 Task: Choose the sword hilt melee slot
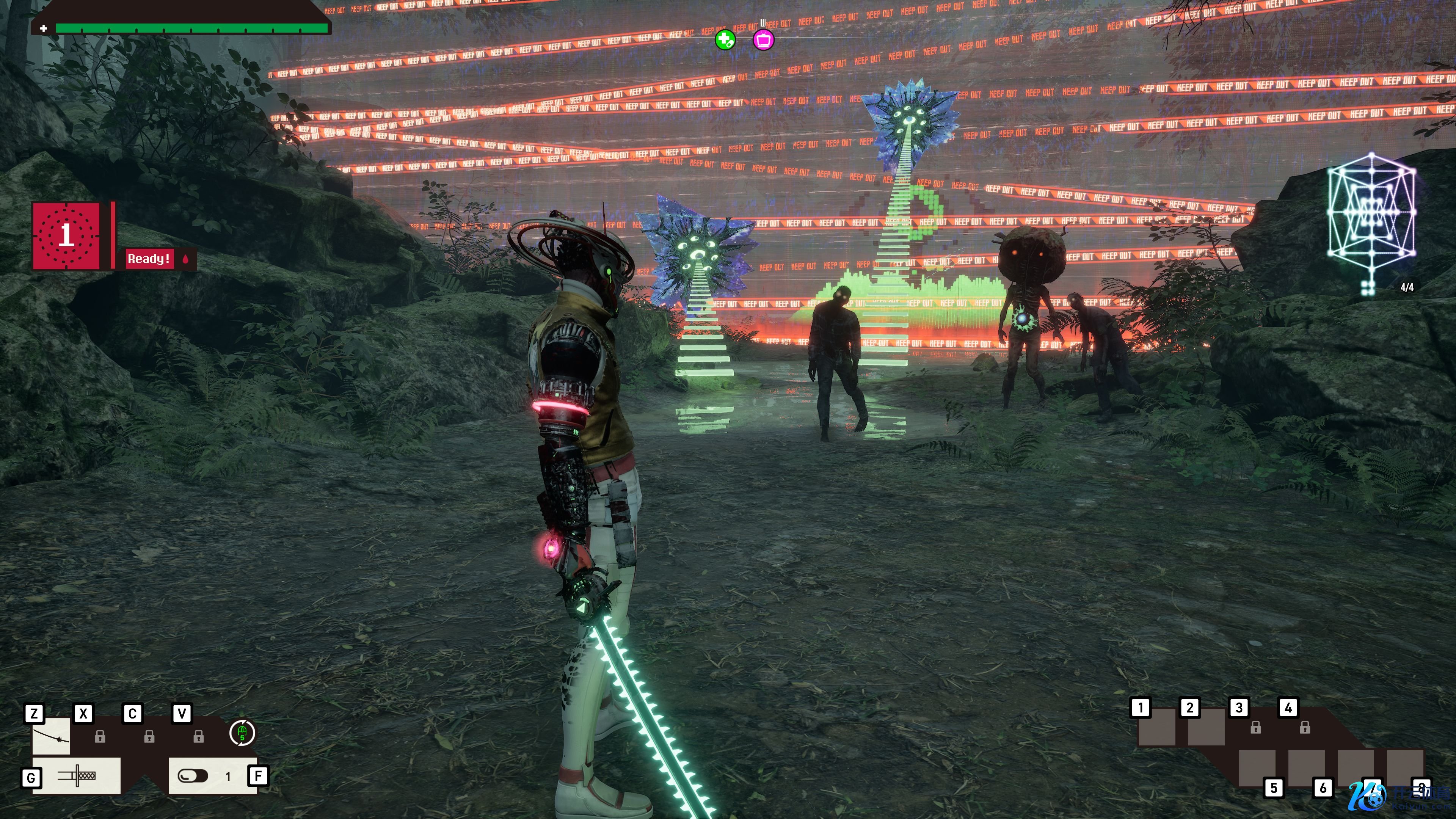tap(76, 775)
